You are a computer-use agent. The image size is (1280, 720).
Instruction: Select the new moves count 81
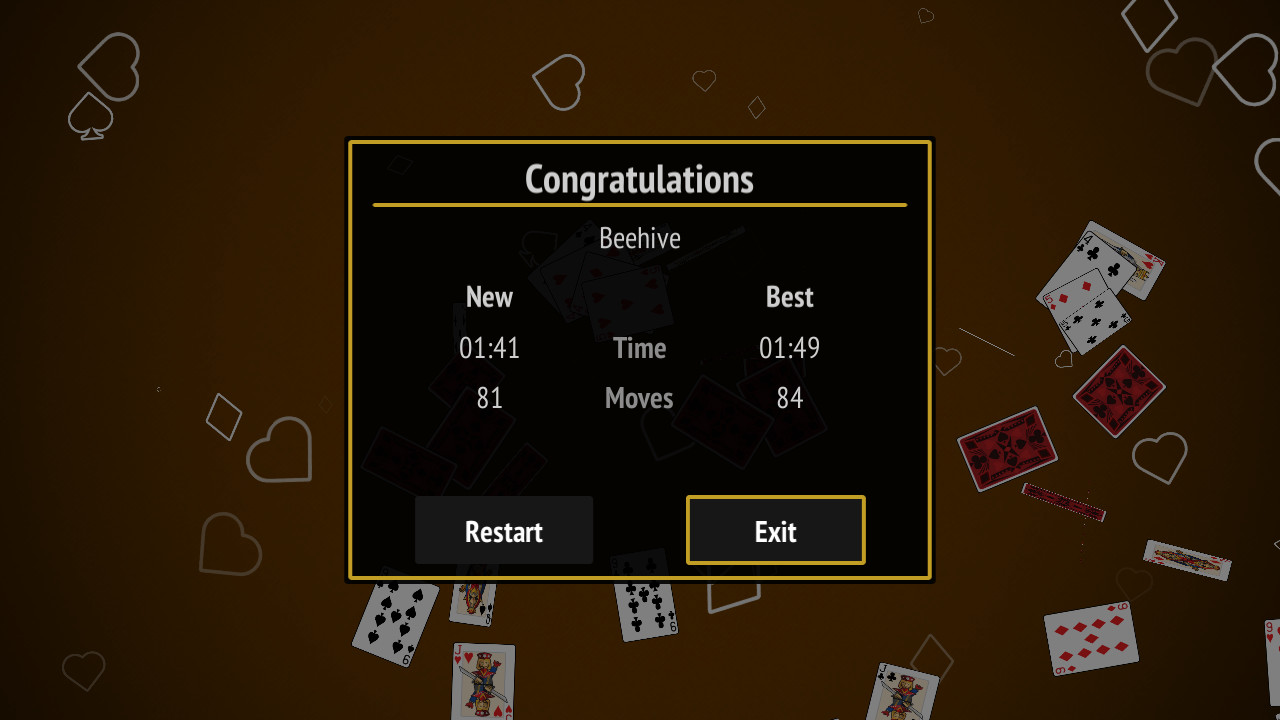[x=489, y=398]
